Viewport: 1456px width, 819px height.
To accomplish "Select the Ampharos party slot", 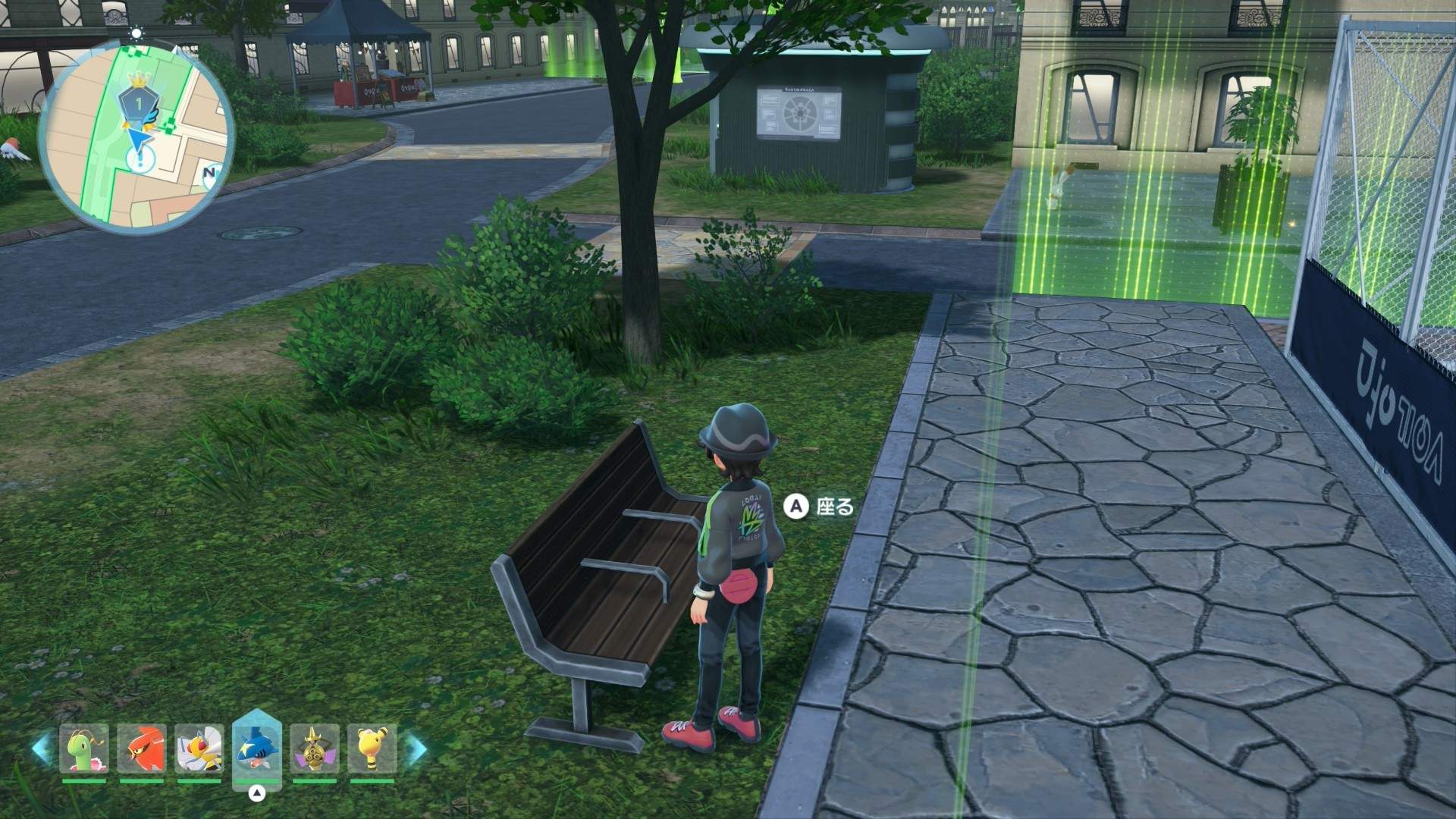I will coord(372,748).
